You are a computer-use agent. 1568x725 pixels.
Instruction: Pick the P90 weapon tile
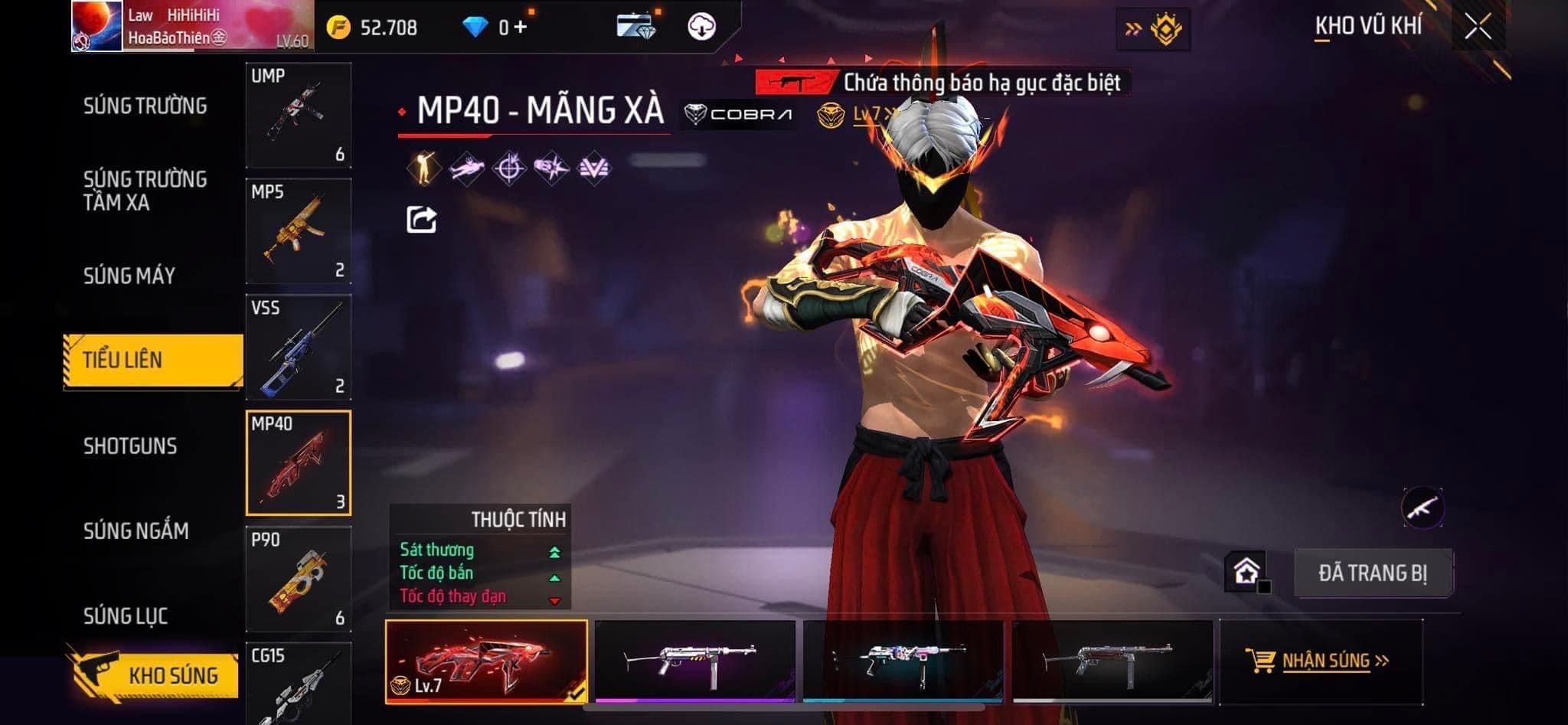tap(299, 579)
